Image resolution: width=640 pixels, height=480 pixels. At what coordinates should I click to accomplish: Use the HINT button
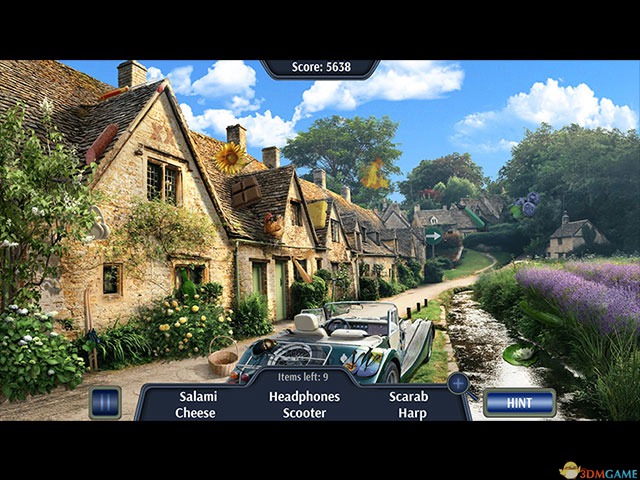[519, 402]
